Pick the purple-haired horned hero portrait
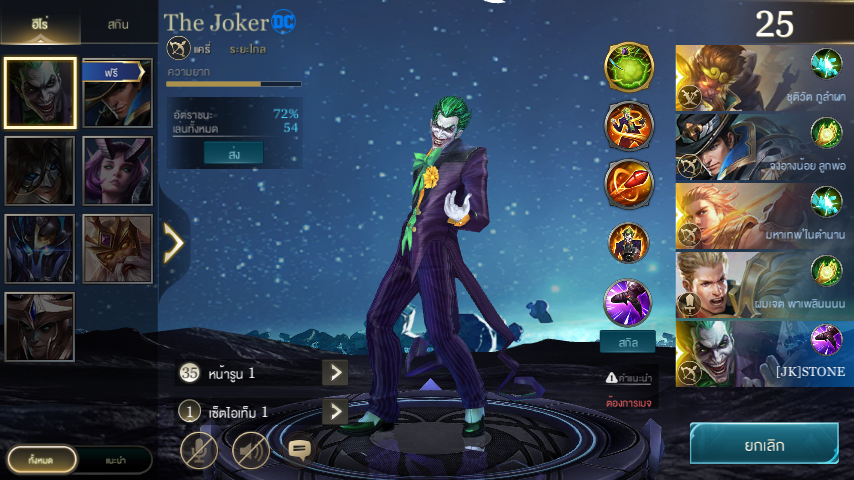854x480 pixels. coord(117,171)
